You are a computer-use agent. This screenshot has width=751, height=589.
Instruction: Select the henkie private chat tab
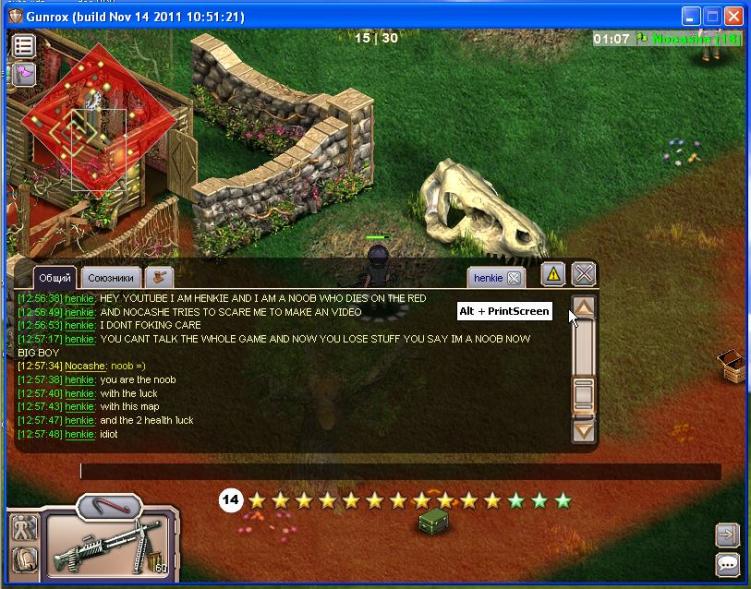(x=488, y=277)
